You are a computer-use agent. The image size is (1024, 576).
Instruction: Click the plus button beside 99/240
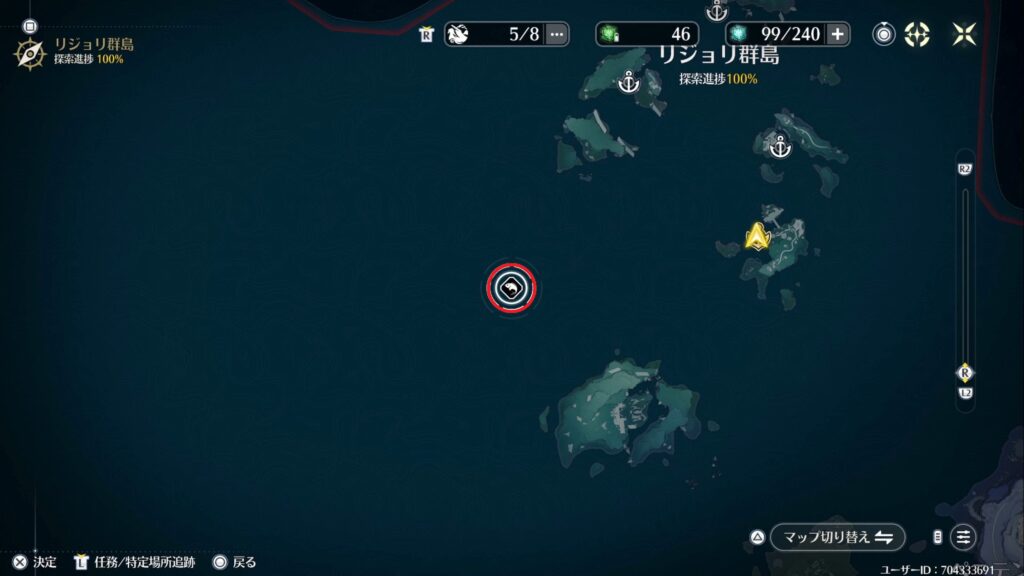click(837, 34)
